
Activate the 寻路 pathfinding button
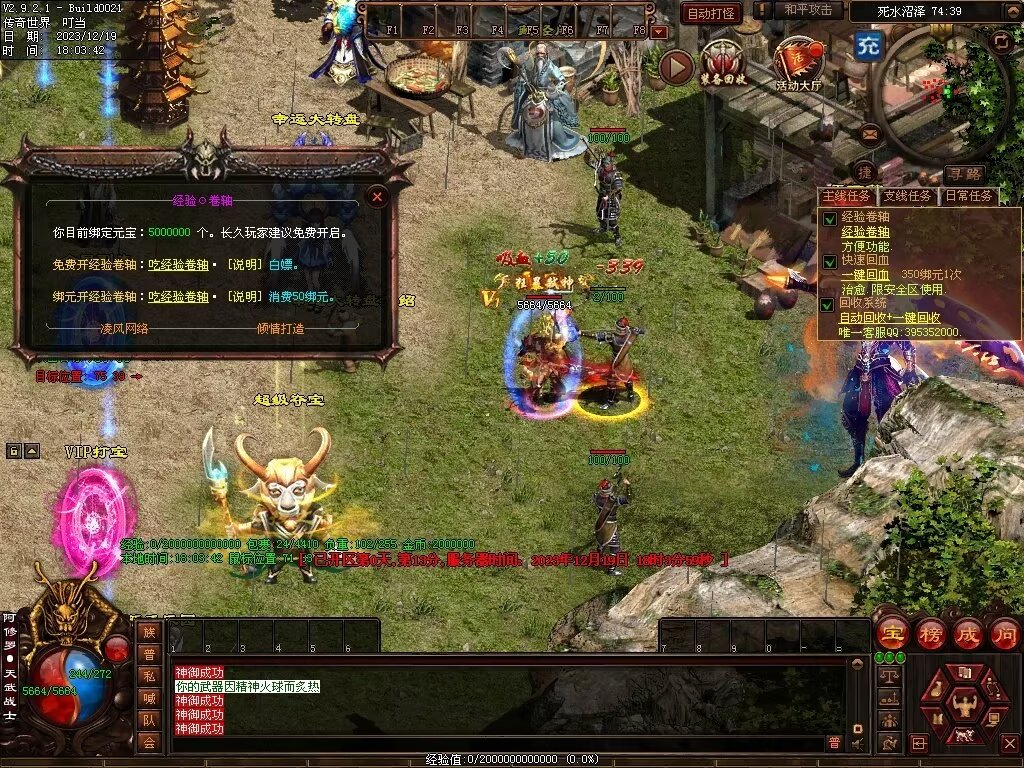[x=964, y=175]
